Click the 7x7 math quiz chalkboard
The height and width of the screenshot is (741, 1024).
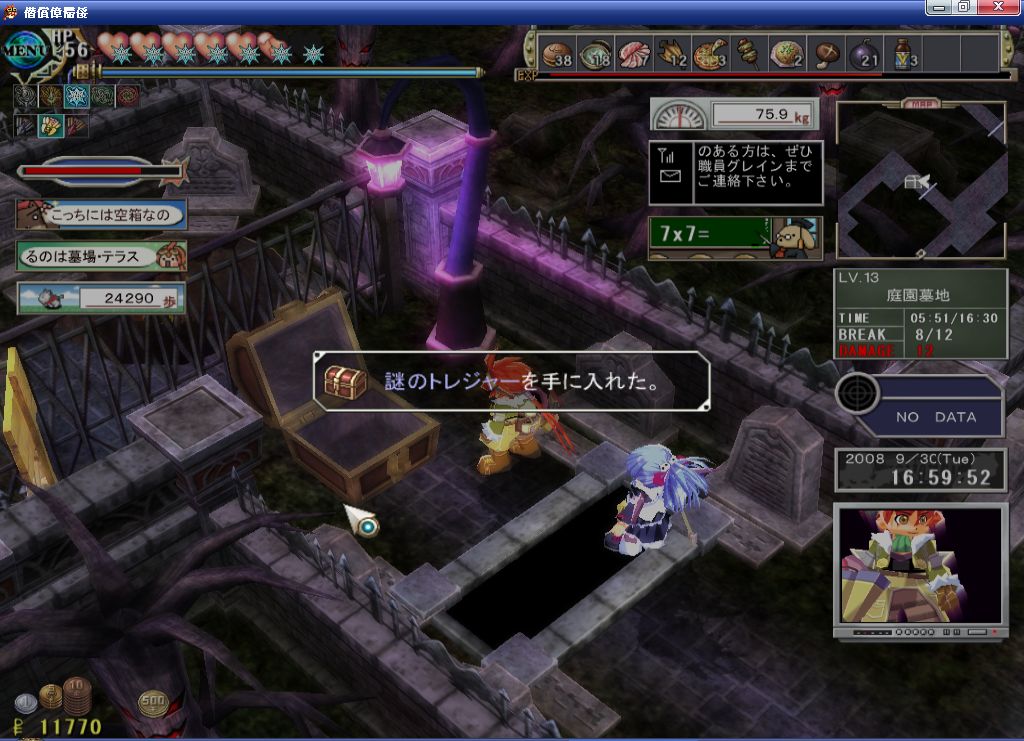point(735,238)
